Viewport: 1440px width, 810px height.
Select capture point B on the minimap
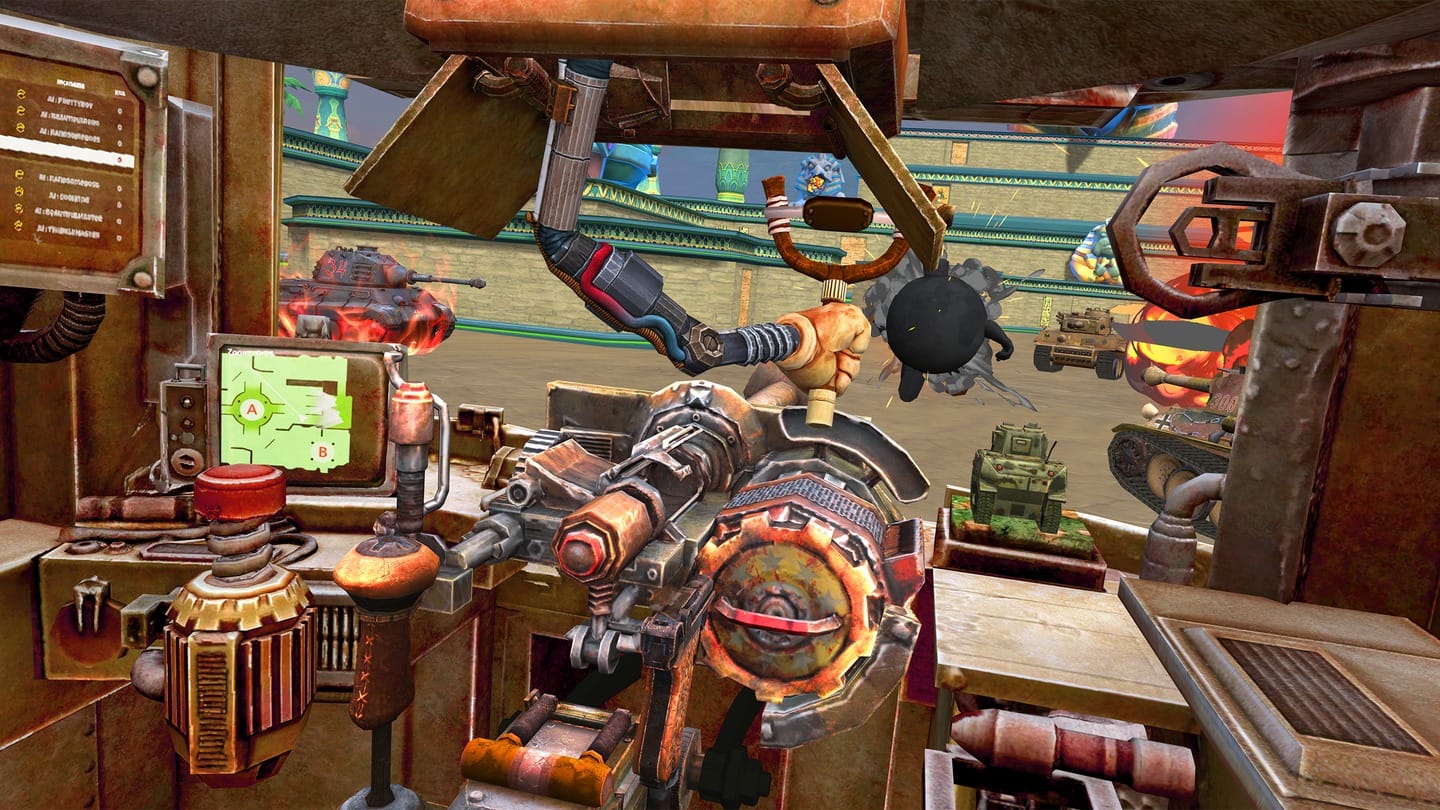click(322, 452)
